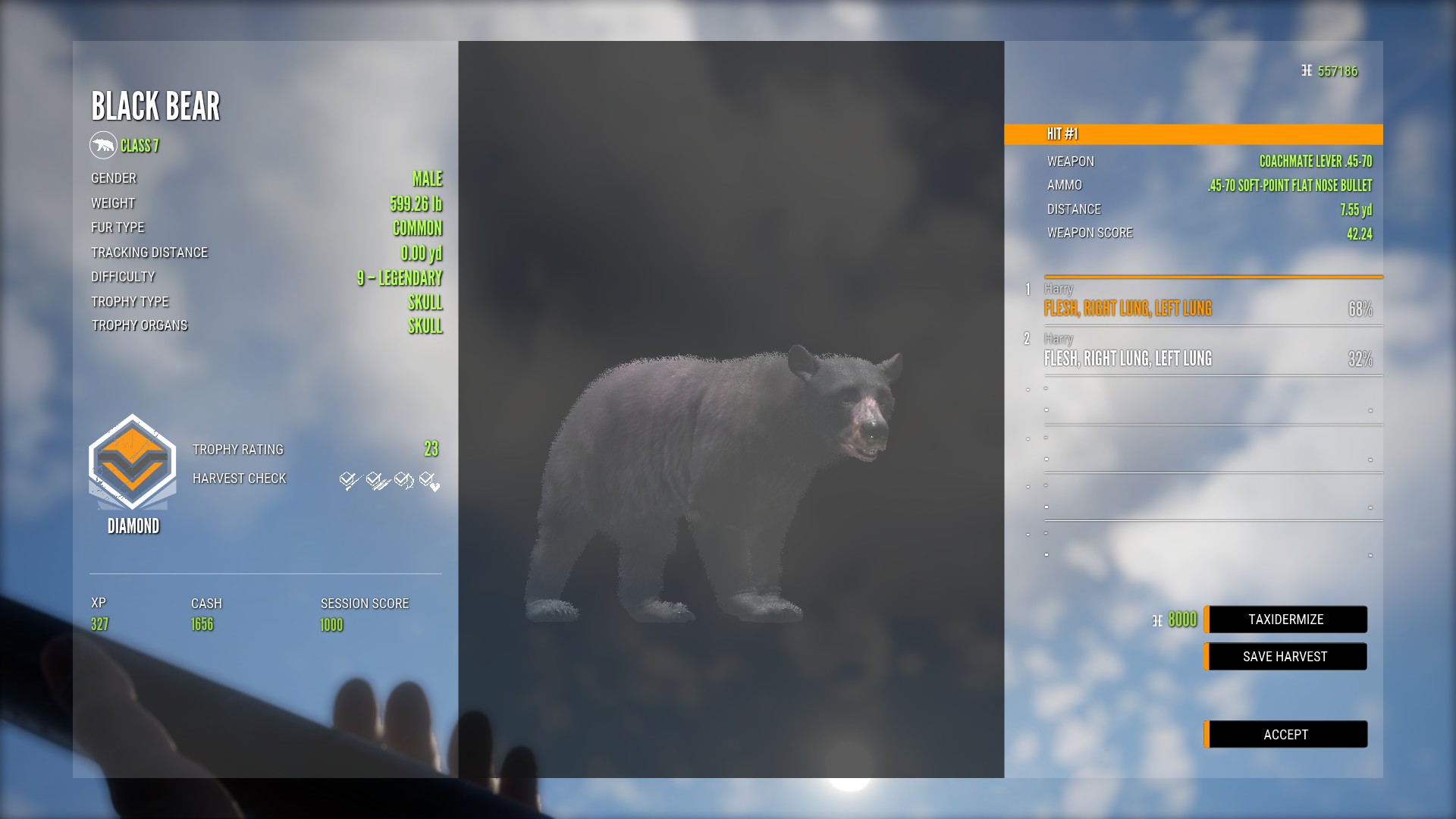This screenshot has height=819, width=1456.
Task: Click the Black Bear Class 7 species icon
Action: click(x=104, y=146)
